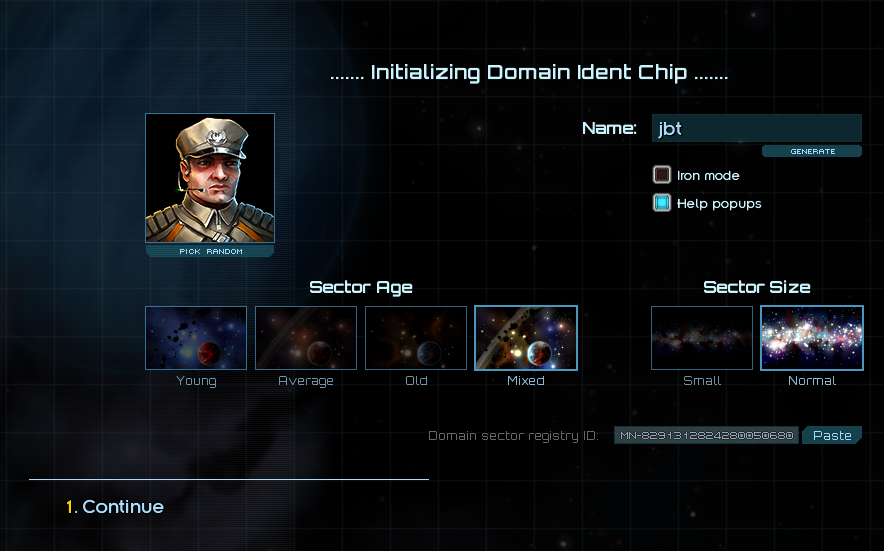Click the Name input field
The height and width of the screenshot is (551, 884).
756,128
